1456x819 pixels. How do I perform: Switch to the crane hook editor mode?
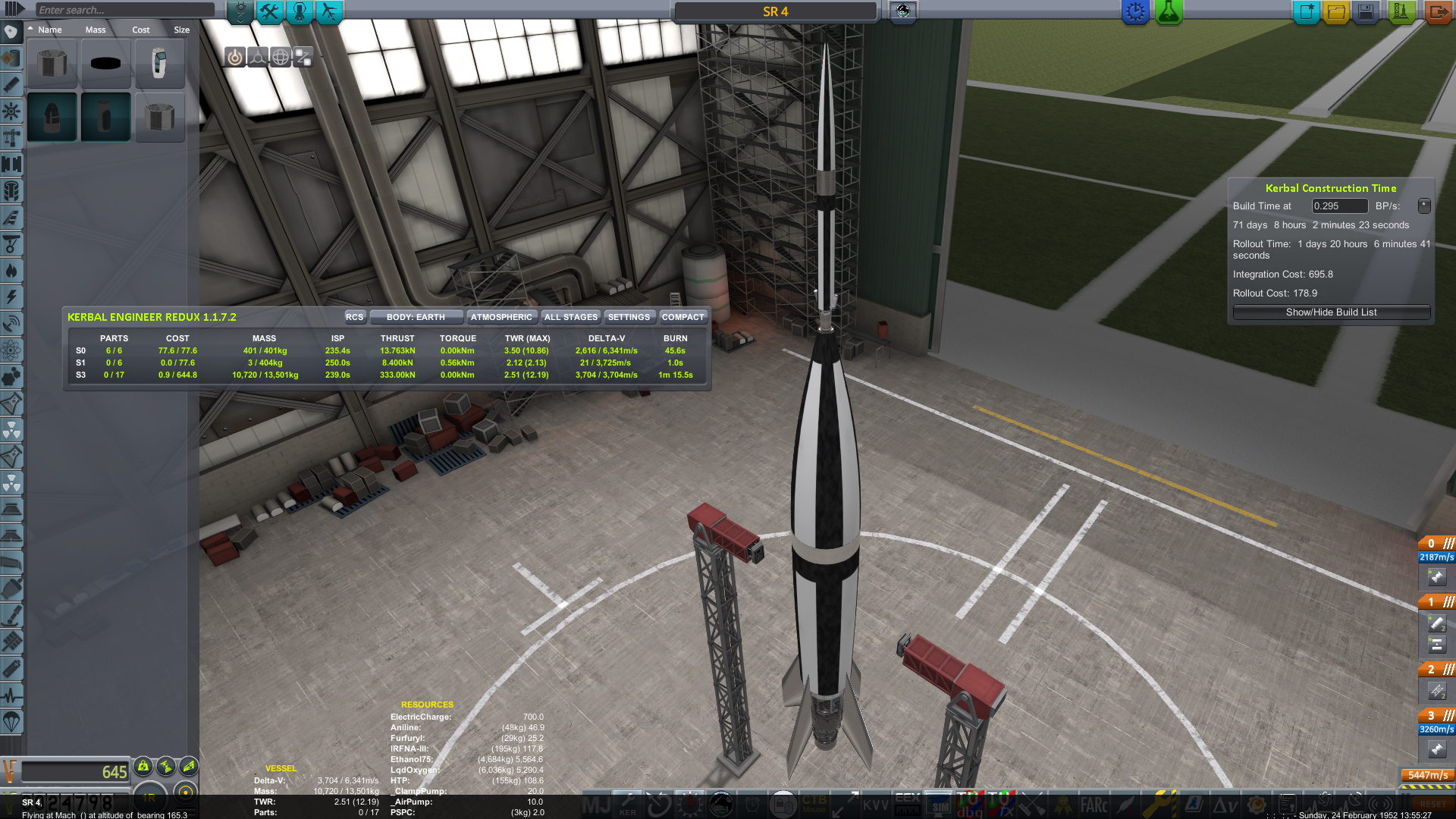point(240,11)
